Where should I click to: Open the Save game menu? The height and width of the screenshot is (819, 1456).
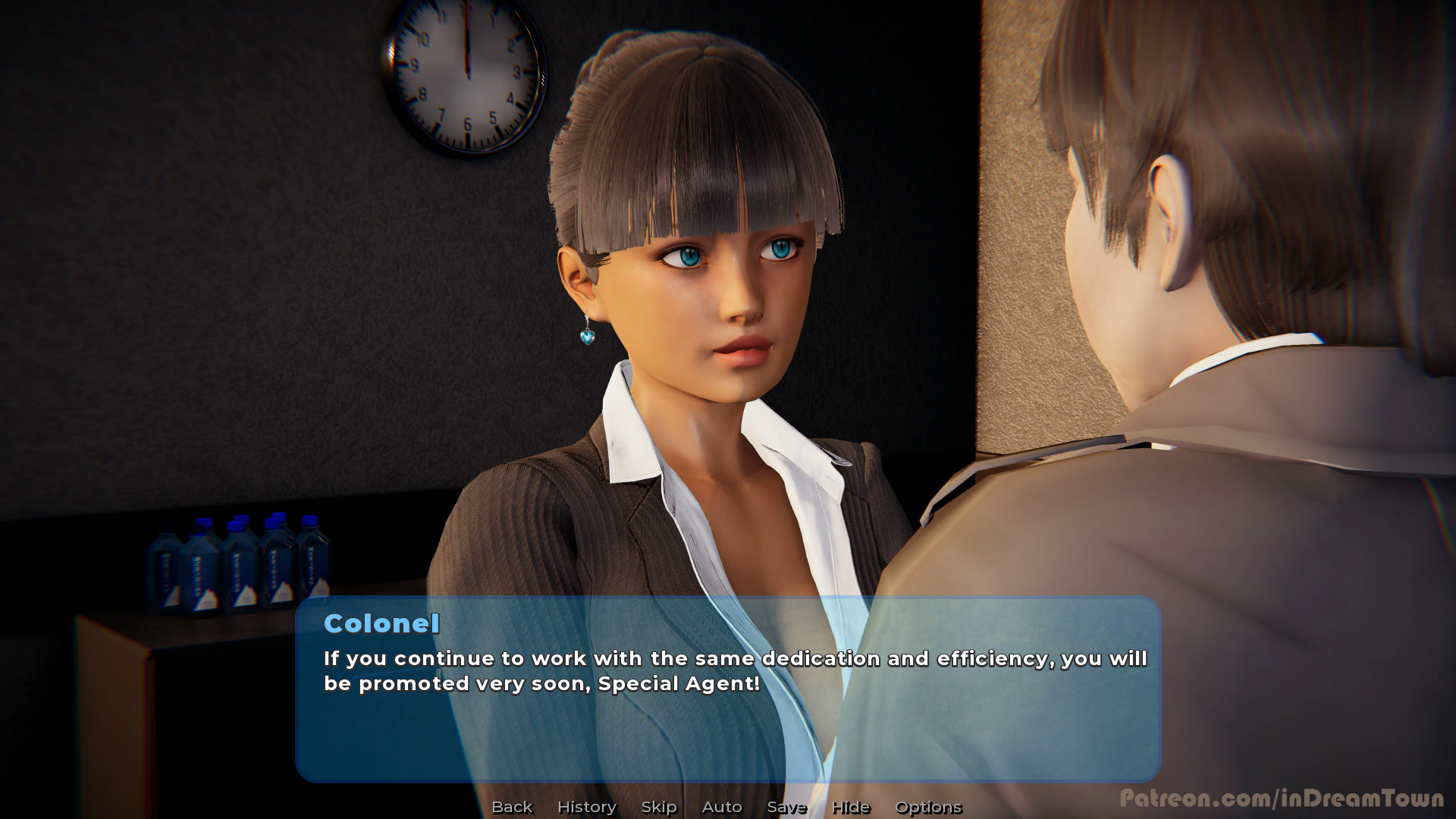point(786,808)
